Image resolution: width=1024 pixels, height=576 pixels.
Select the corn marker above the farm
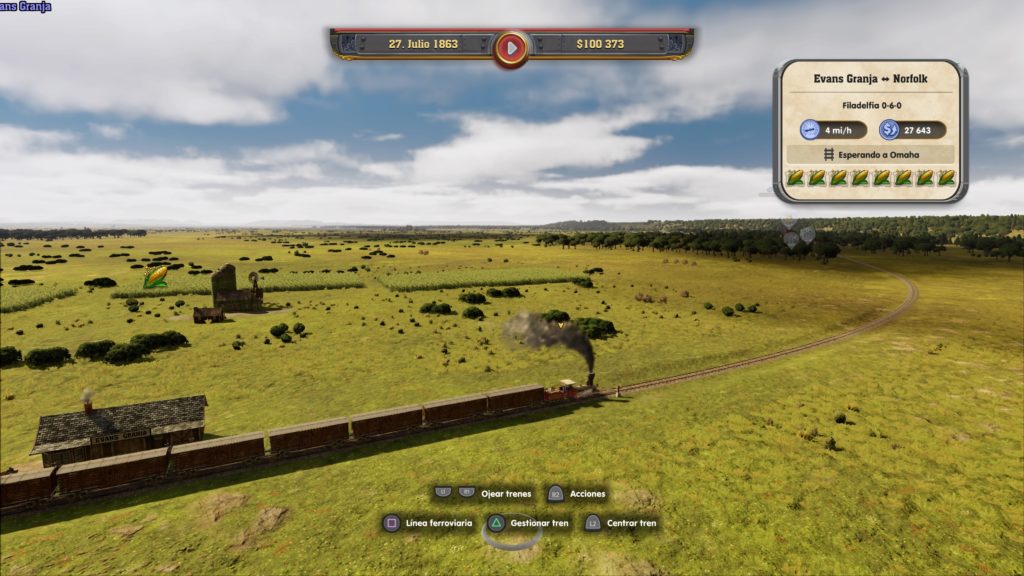(x=155, y=277)
